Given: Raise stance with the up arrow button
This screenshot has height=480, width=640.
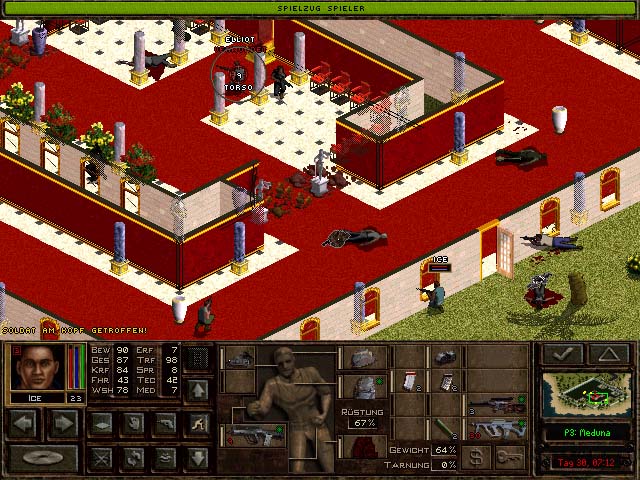Looking at the screenshot, I should (199, 388).
